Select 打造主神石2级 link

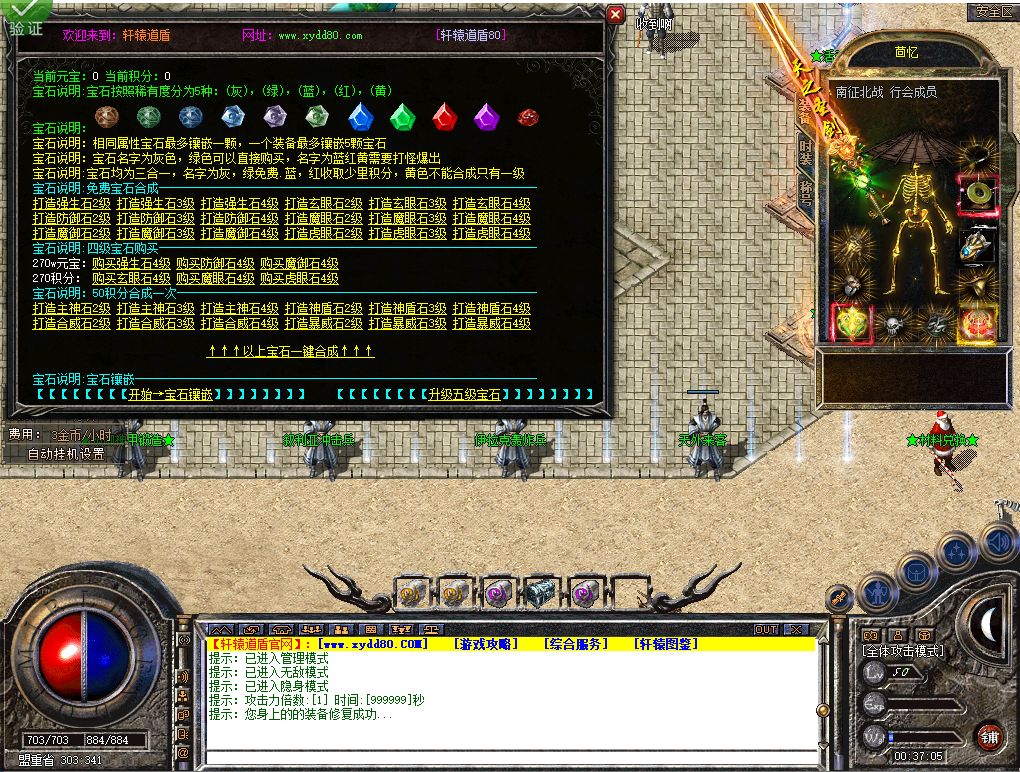71,309
